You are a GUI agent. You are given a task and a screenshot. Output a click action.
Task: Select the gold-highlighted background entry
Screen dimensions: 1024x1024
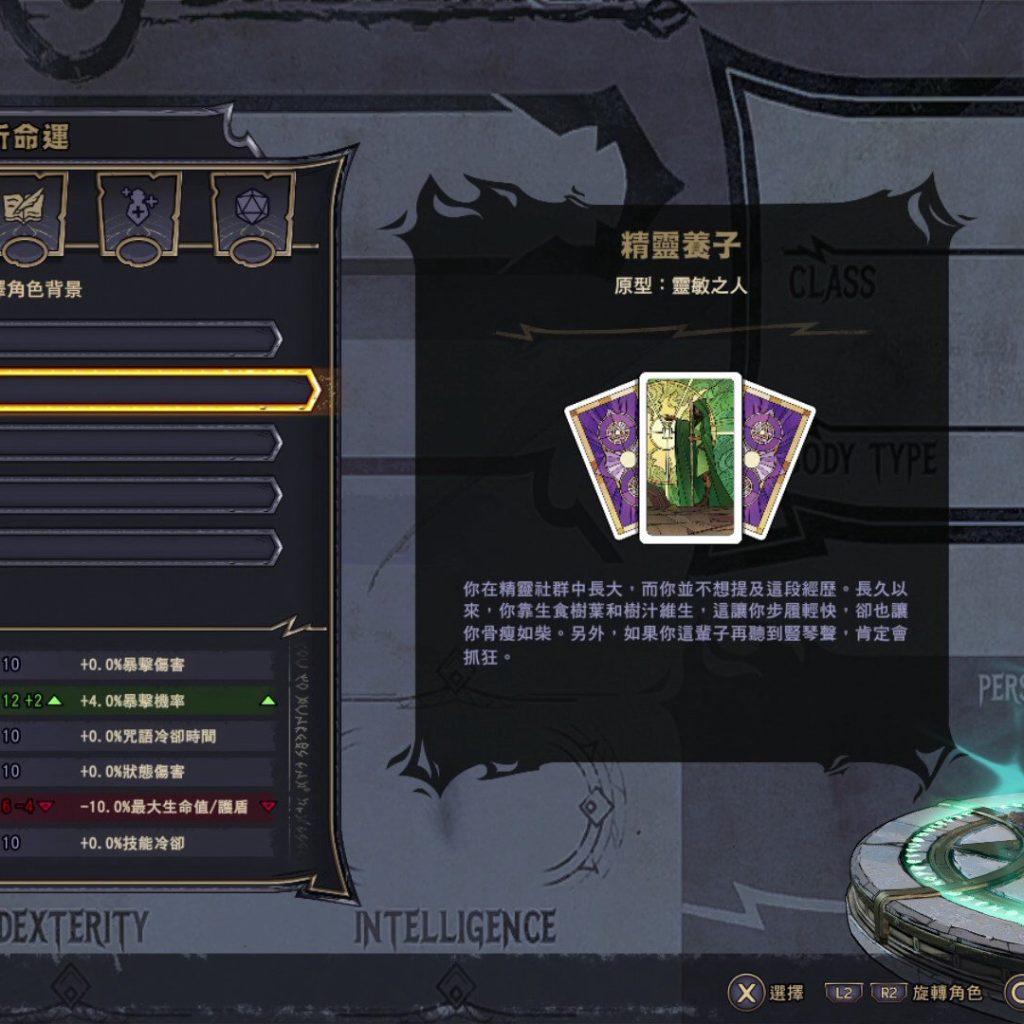tap(150, 391)
